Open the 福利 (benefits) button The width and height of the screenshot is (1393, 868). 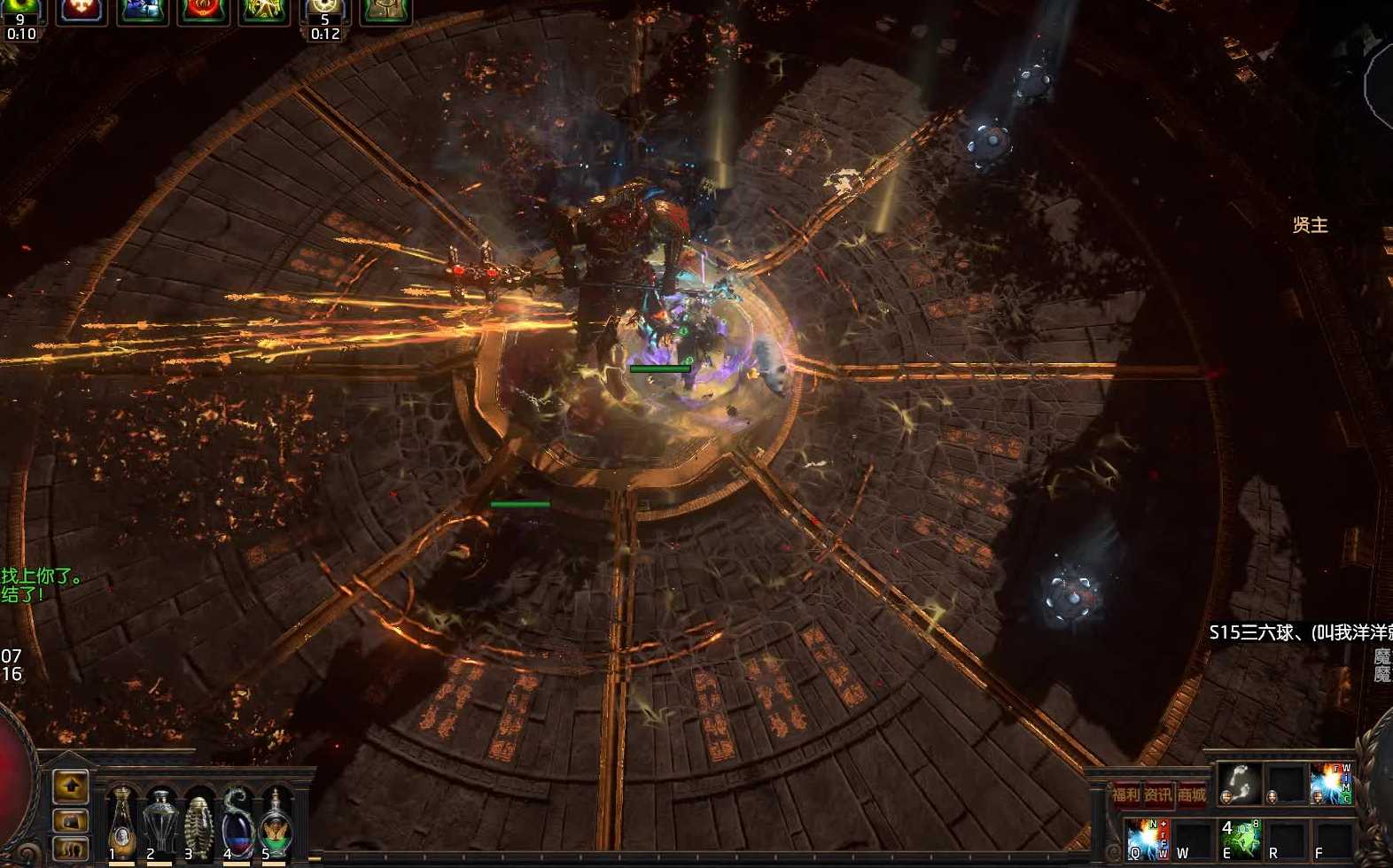pos(1126,794)
